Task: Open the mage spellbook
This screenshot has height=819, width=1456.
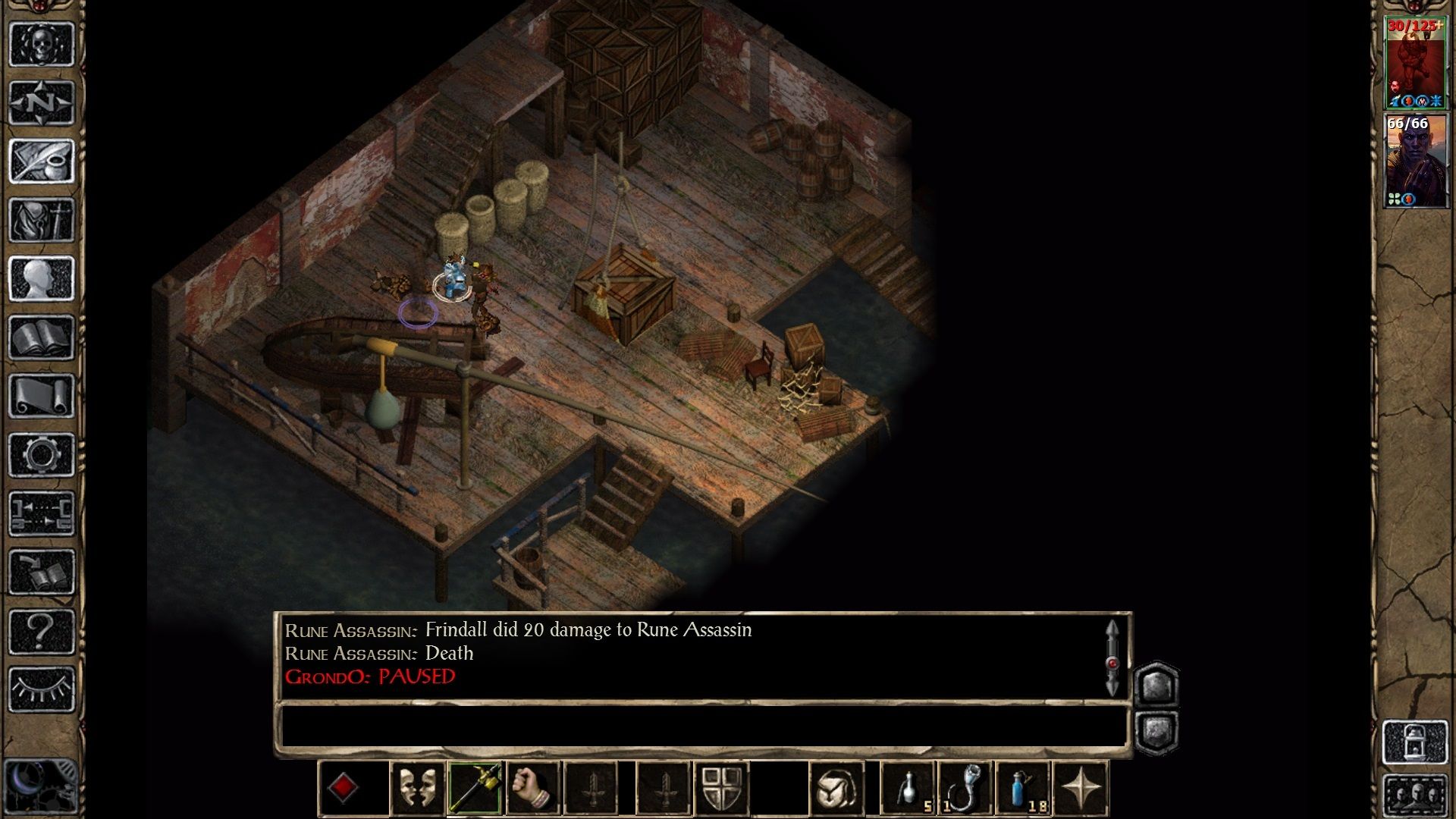Action: pos(42,337)
